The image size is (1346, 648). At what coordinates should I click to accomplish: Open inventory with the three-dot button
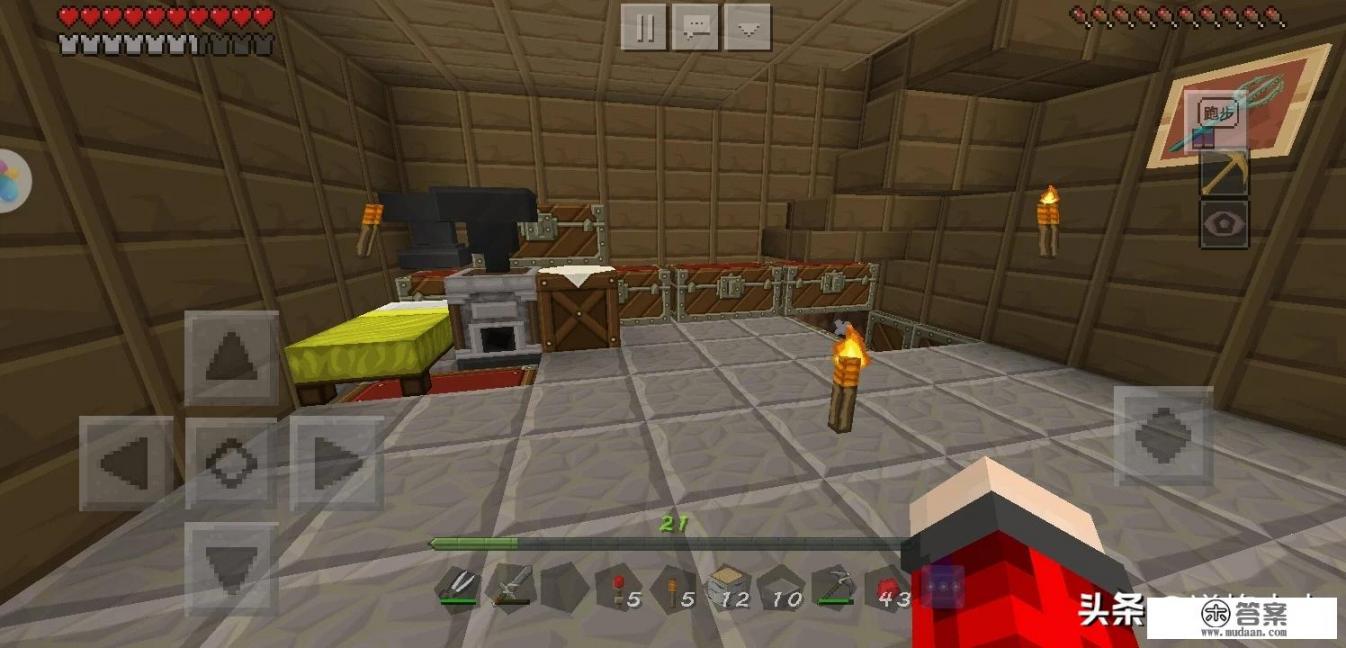pyautogui.click(x=943, y=586)
